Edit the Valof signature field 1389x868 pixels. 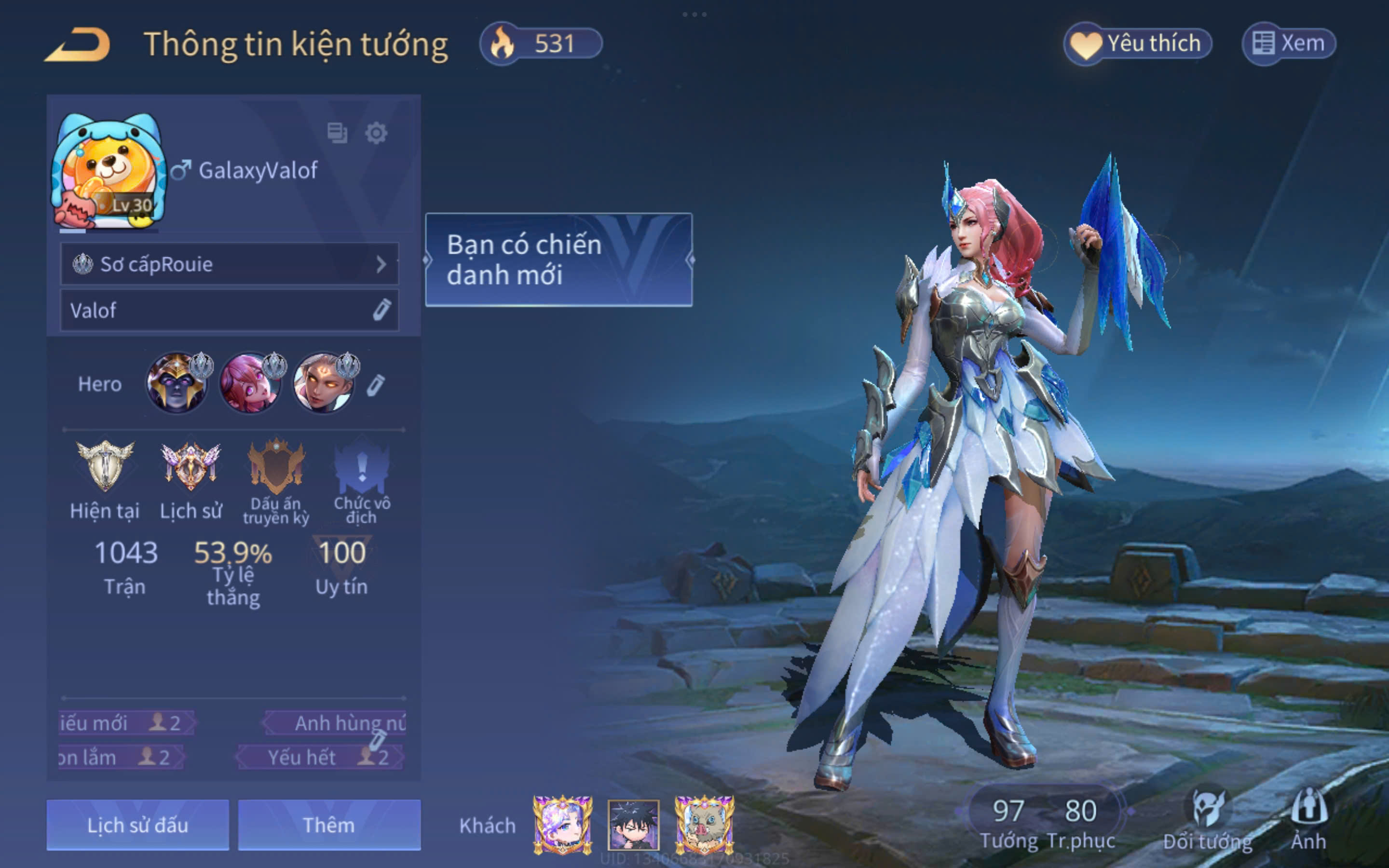381,310
